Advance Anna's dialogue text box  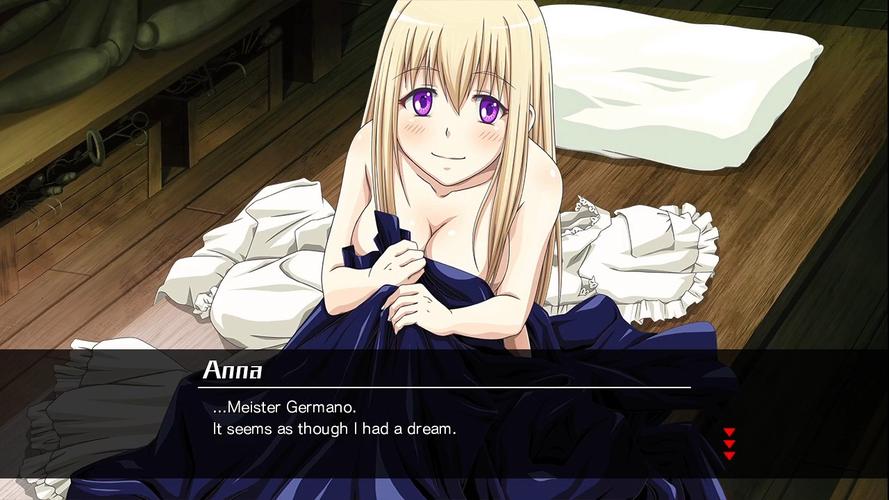[x=450, y=420]
